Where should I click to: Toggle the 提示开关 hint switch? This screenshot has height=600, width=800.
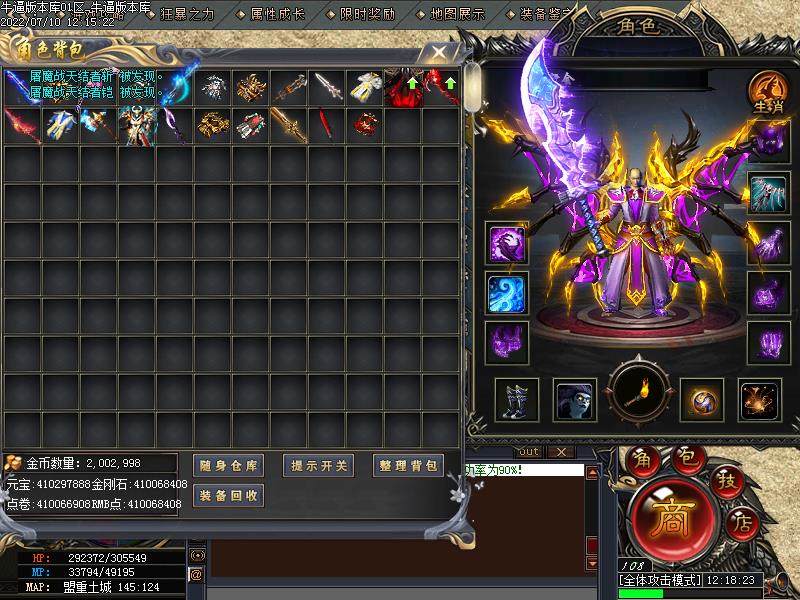[x=318, y=465]
